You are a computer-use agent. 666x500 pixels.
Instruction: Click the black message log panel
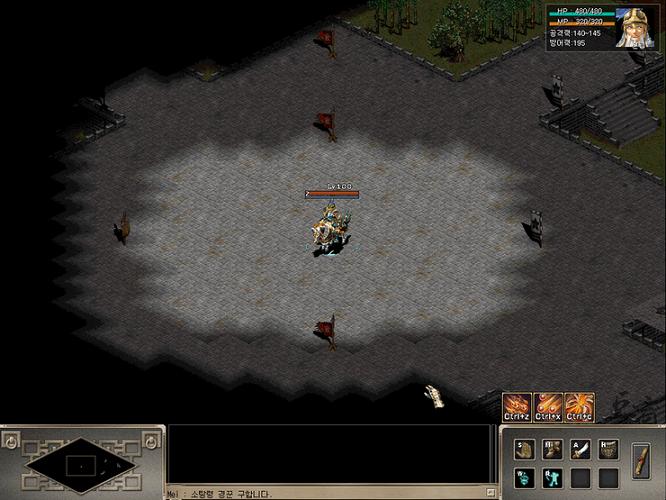coord(331,455)
